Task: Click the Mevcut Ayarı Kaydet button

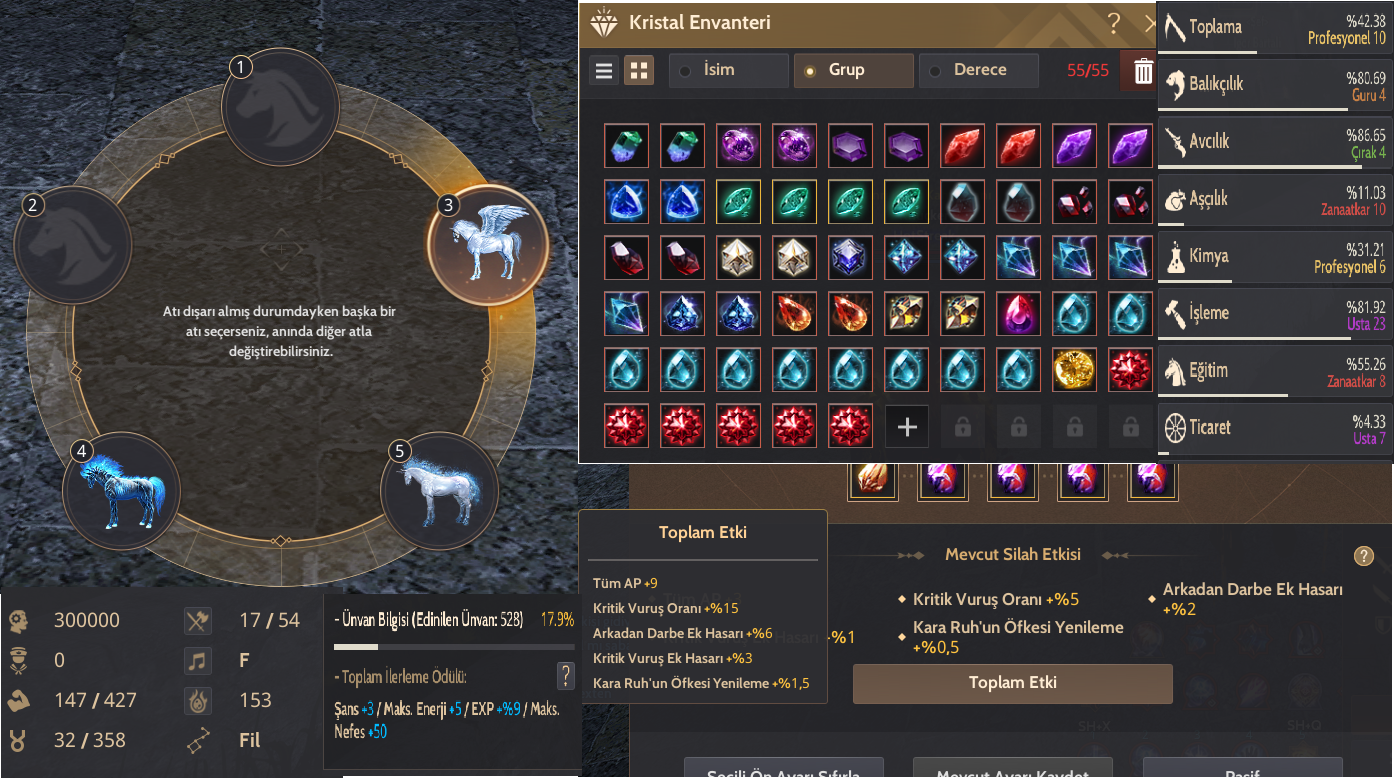Action: point(1012,773)
